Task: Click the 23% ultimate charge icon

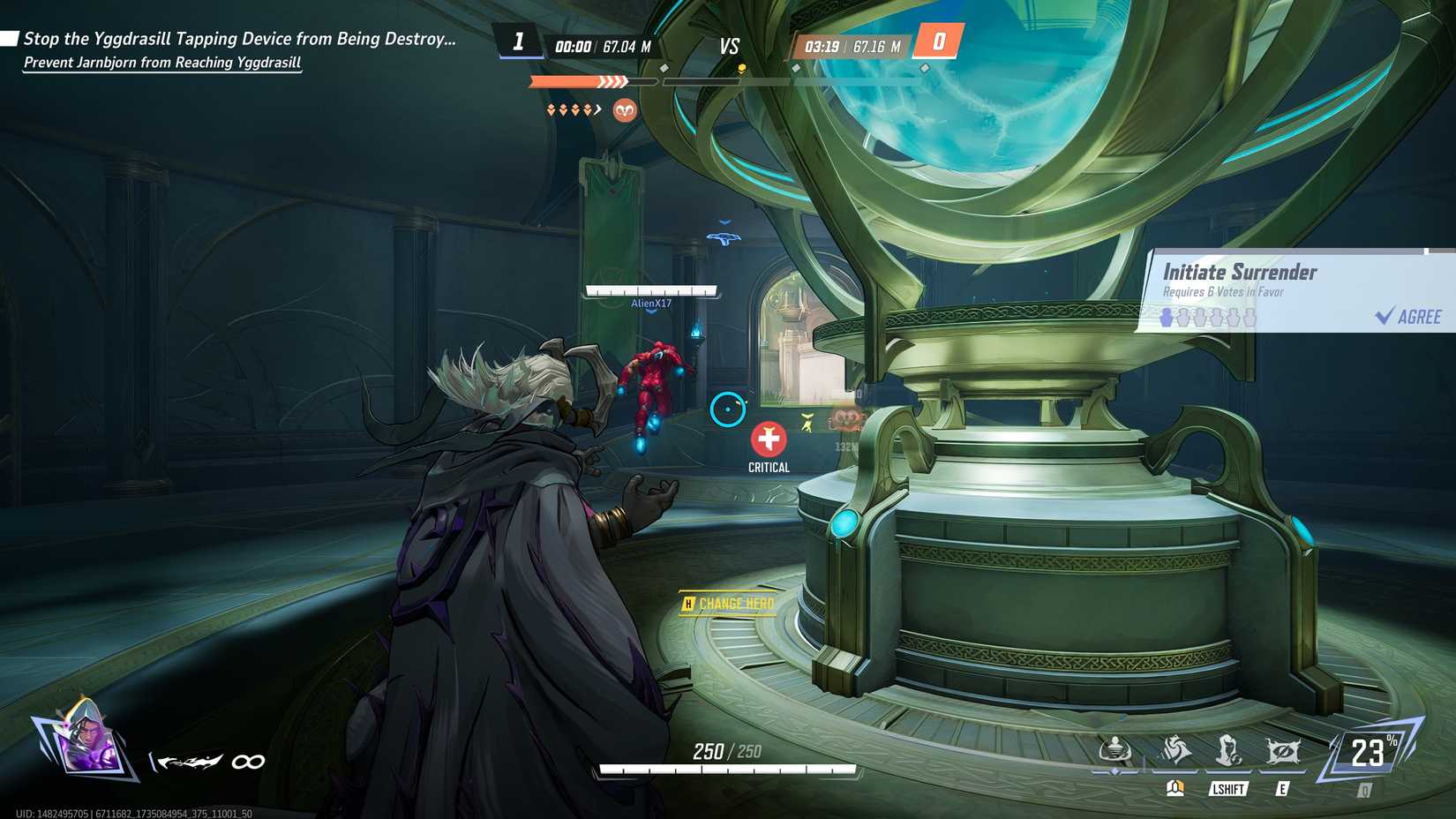Action: coord(1370,755)
